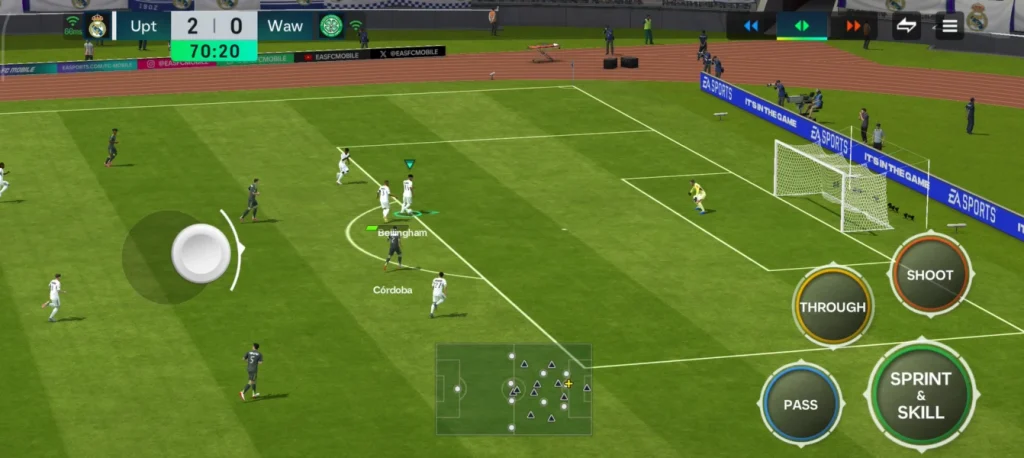The image size is (1024, 458).
Task: Click the pitch radar minimap
Action: pos(513,389)
